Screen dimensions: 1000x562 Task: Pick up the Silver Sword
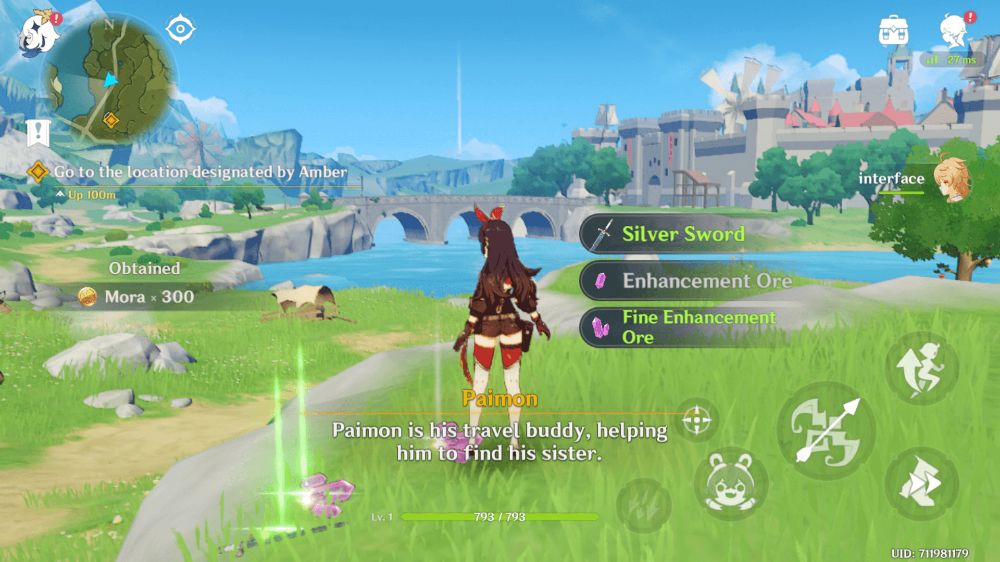[681, 235]
